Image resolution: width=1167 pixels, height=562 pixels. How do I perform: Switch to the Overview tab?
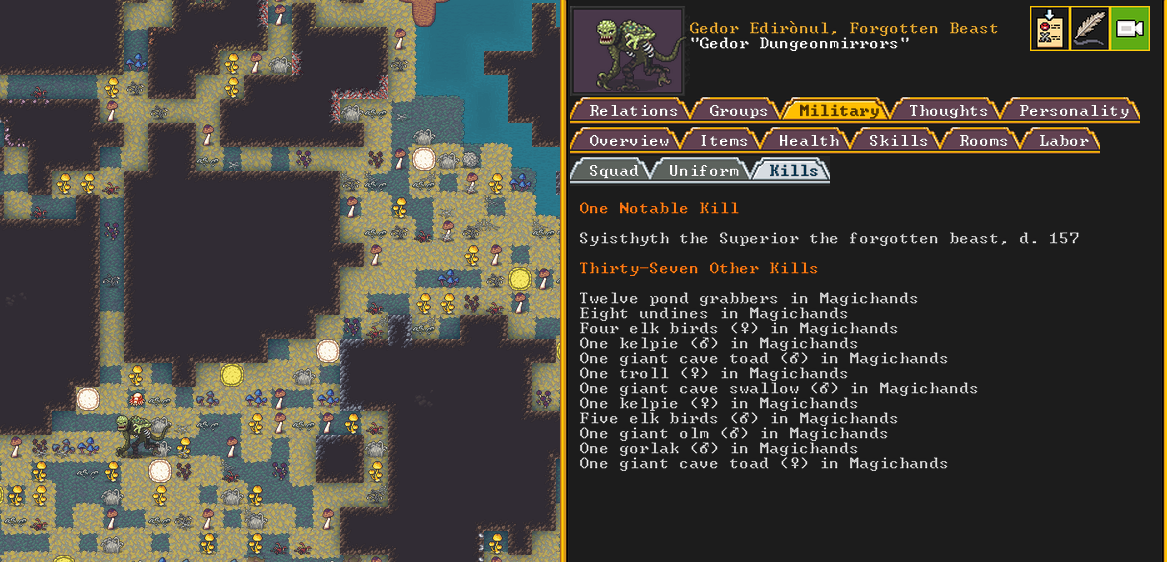pyautogui.click(x=629, y=141)
